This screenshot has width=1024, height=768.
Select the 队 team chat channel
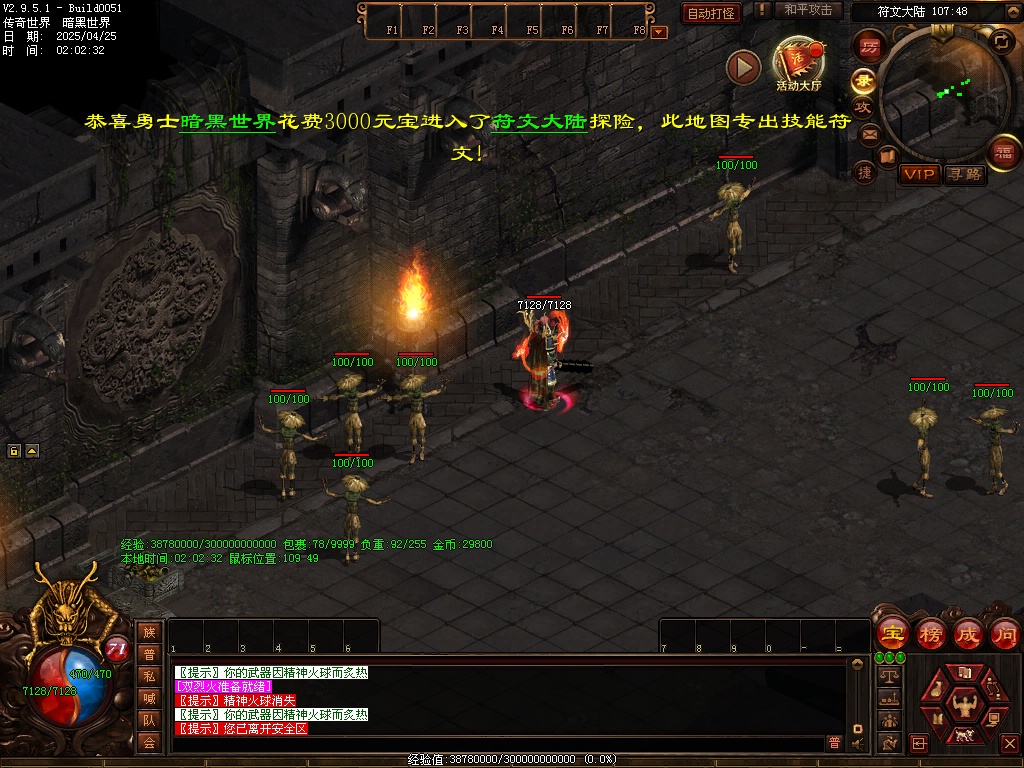(x=149, y=720)
